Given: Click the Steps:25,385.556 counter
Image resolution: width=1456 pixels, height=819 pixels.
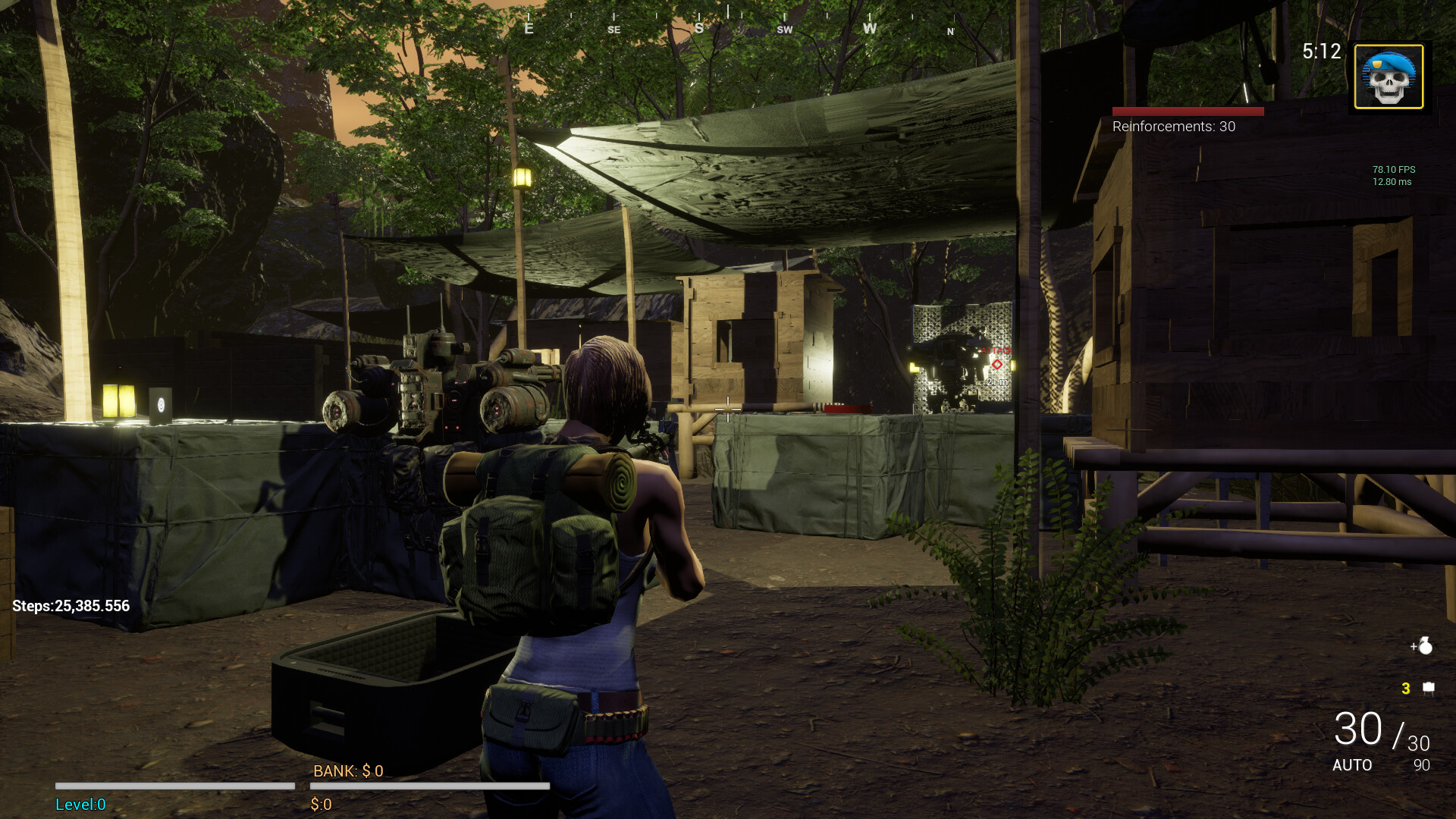Looking at the screenshot, I should click(71, 606).
